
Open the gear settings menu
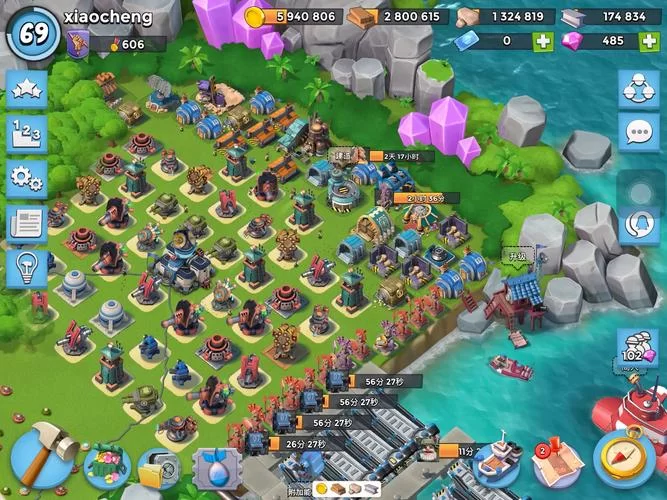[x=27, y=179]
